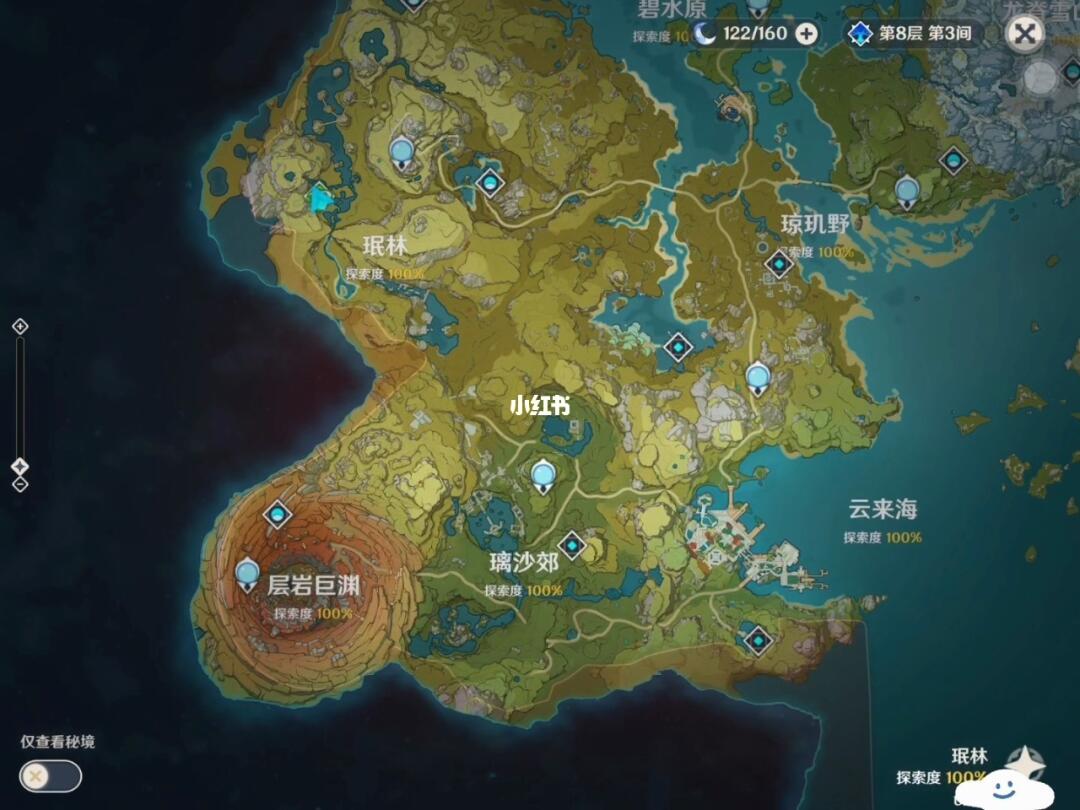Select the domain marker right of 璃沙郊 label

572,546
